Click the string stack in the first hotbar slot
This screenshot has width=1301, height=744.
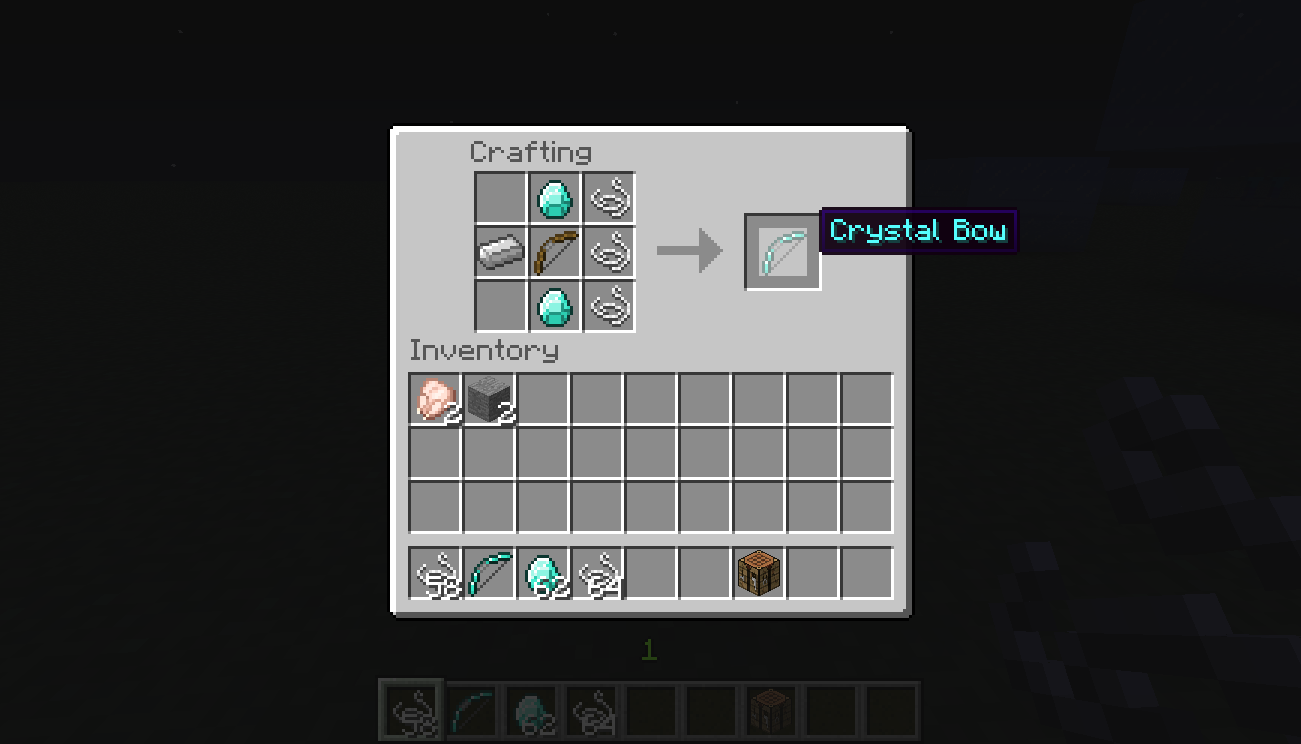coord(435,571)
